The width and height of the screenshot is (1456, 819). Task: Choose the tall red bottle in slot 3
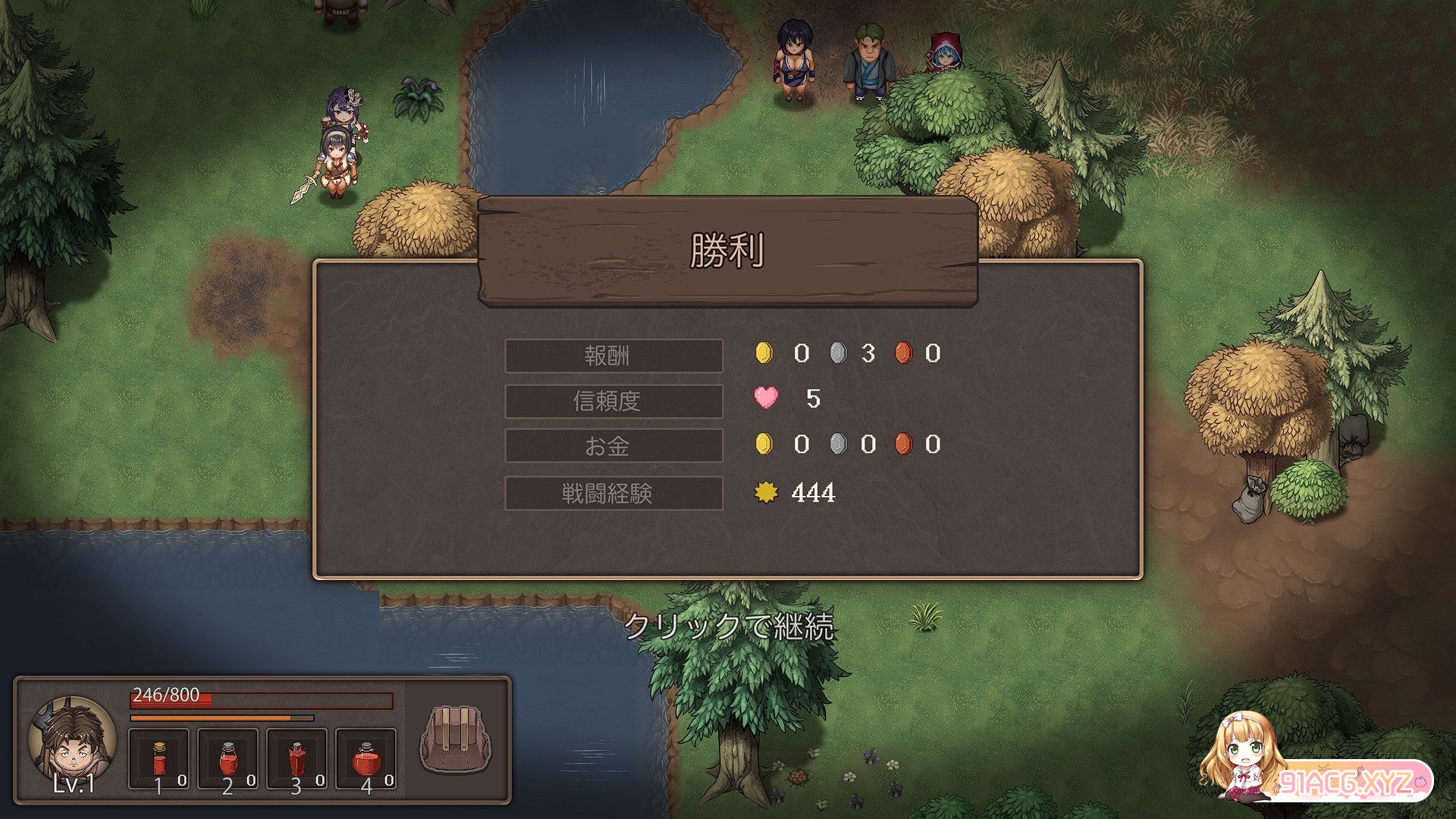(297, 758)
